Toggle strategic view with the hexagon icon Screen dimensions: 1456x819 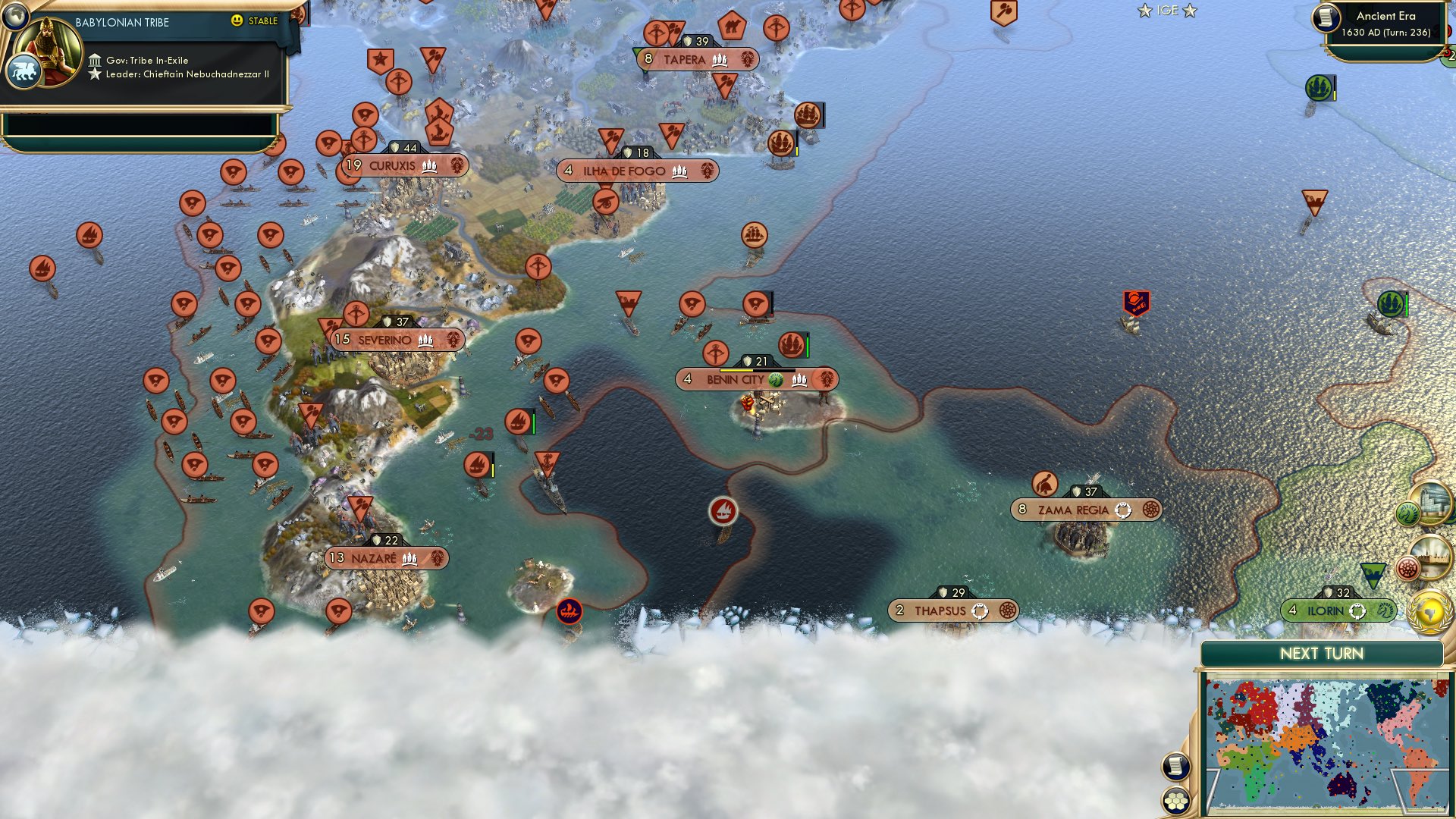(x=1175, y=801)
